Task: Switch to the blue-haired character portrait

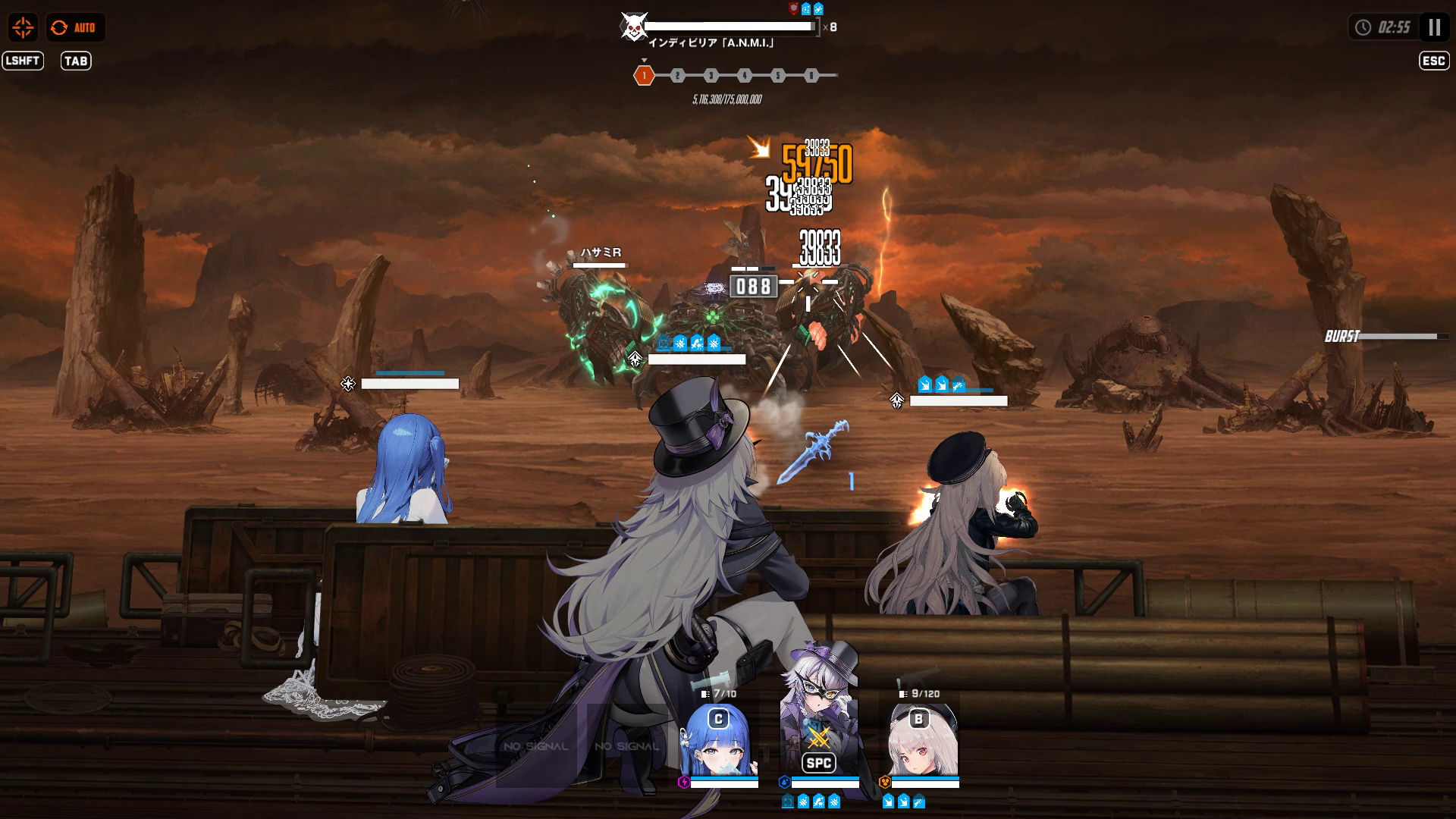Action: (x=718, y=742)
